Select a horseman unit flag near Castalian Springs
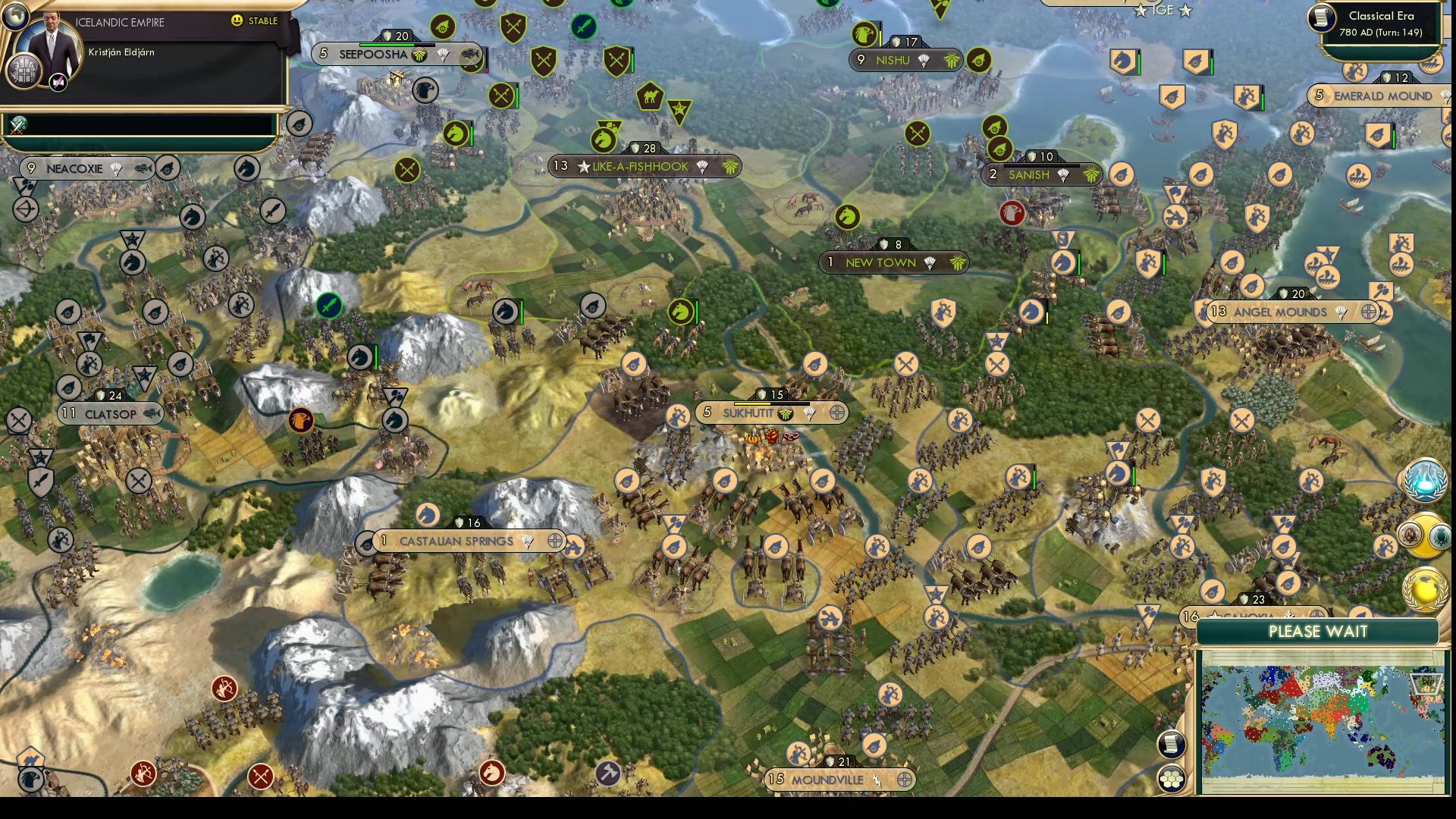Image resolution: width=1456 pixels, height=819 pixels. pos(429,516)
